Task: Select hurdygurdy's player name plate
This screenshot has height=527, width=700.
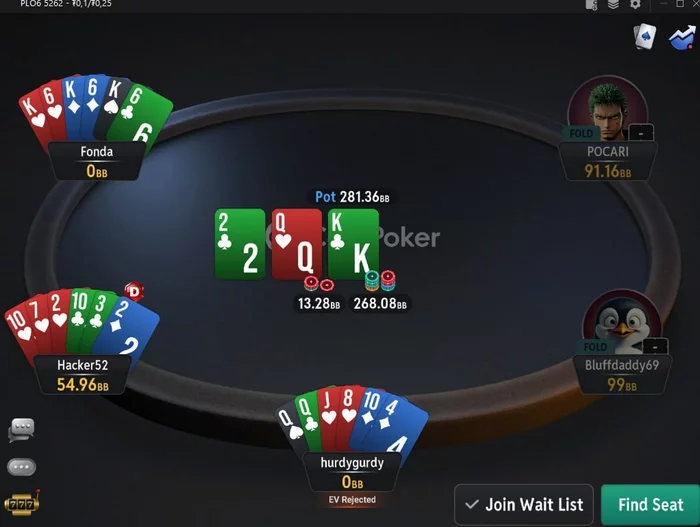Action: point(352,472)
